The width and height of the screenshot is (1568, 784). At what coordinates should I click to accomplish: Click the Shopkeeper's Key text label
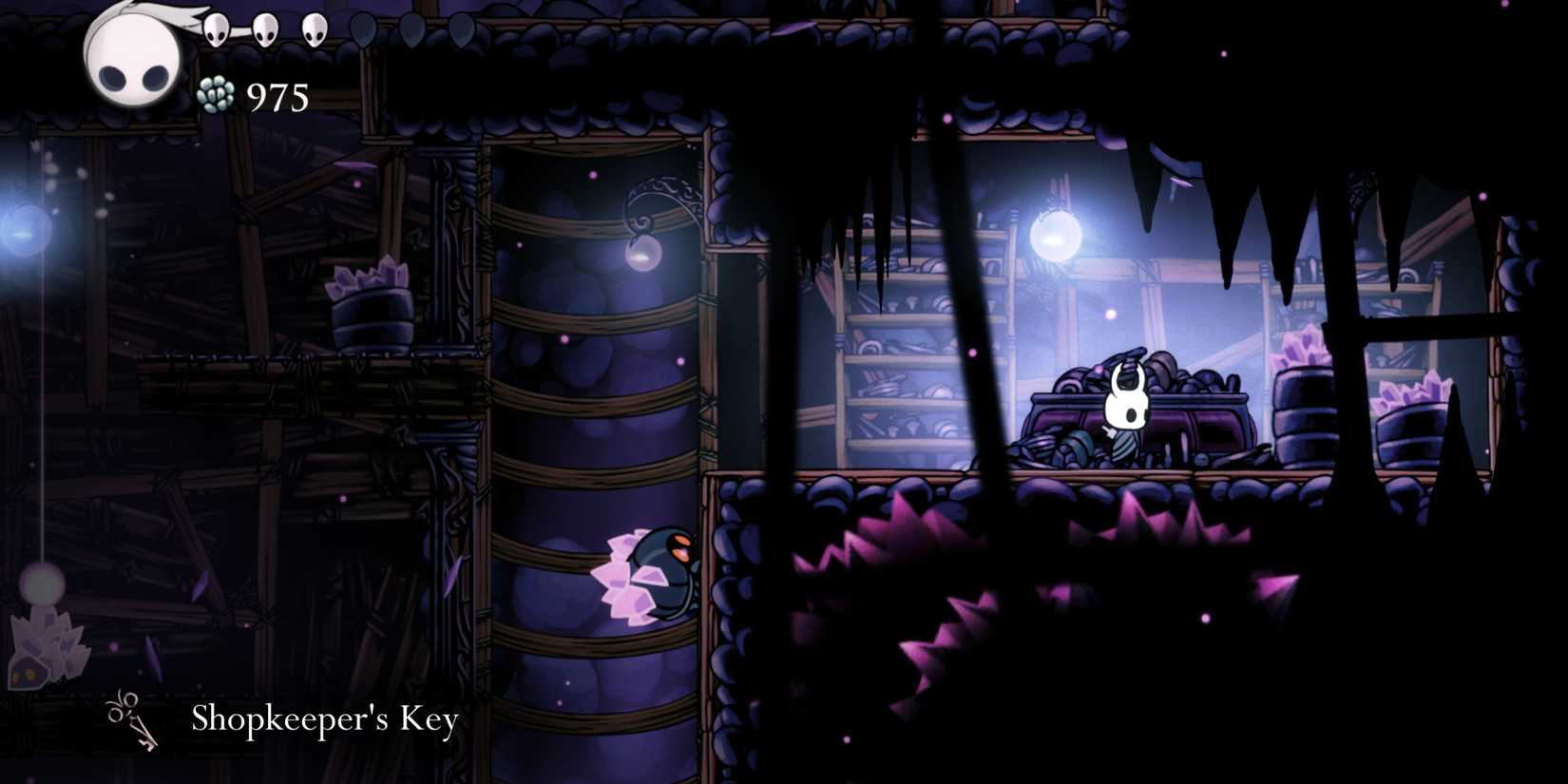pyautogui.click(x=325, y=719)
